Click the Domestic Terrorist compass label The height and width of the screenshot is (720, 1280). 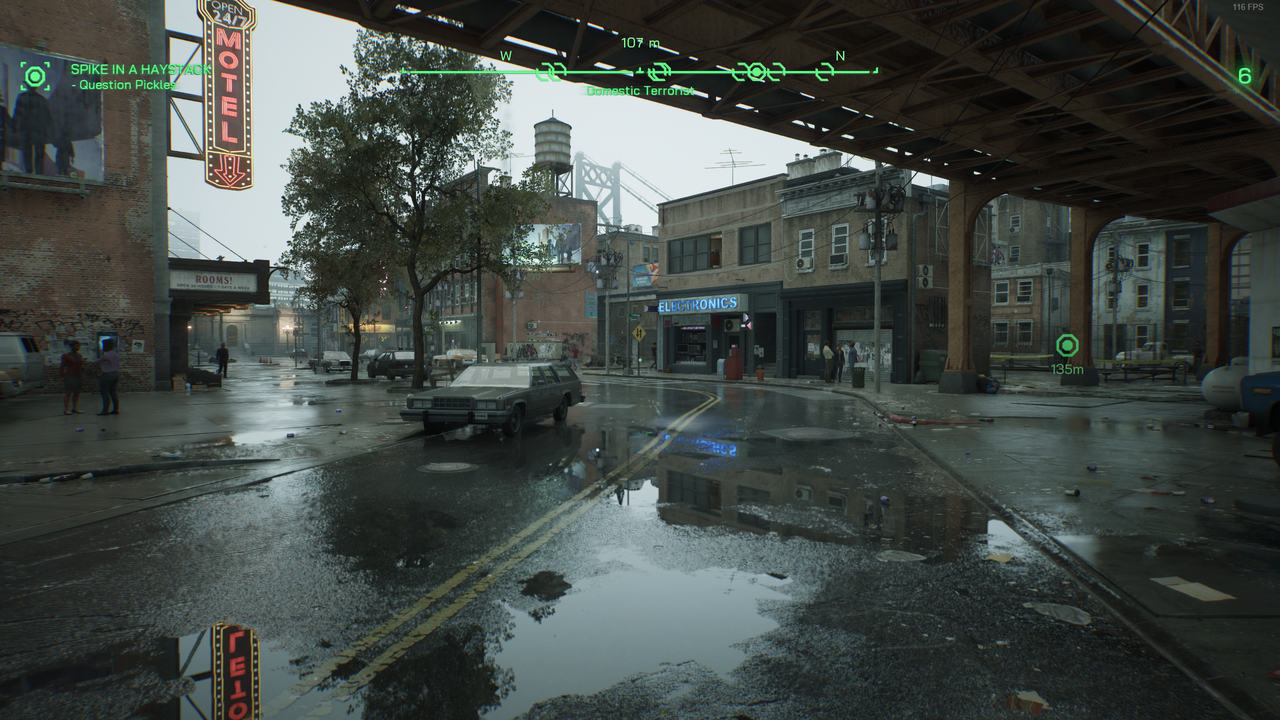(x=640, y=91)
